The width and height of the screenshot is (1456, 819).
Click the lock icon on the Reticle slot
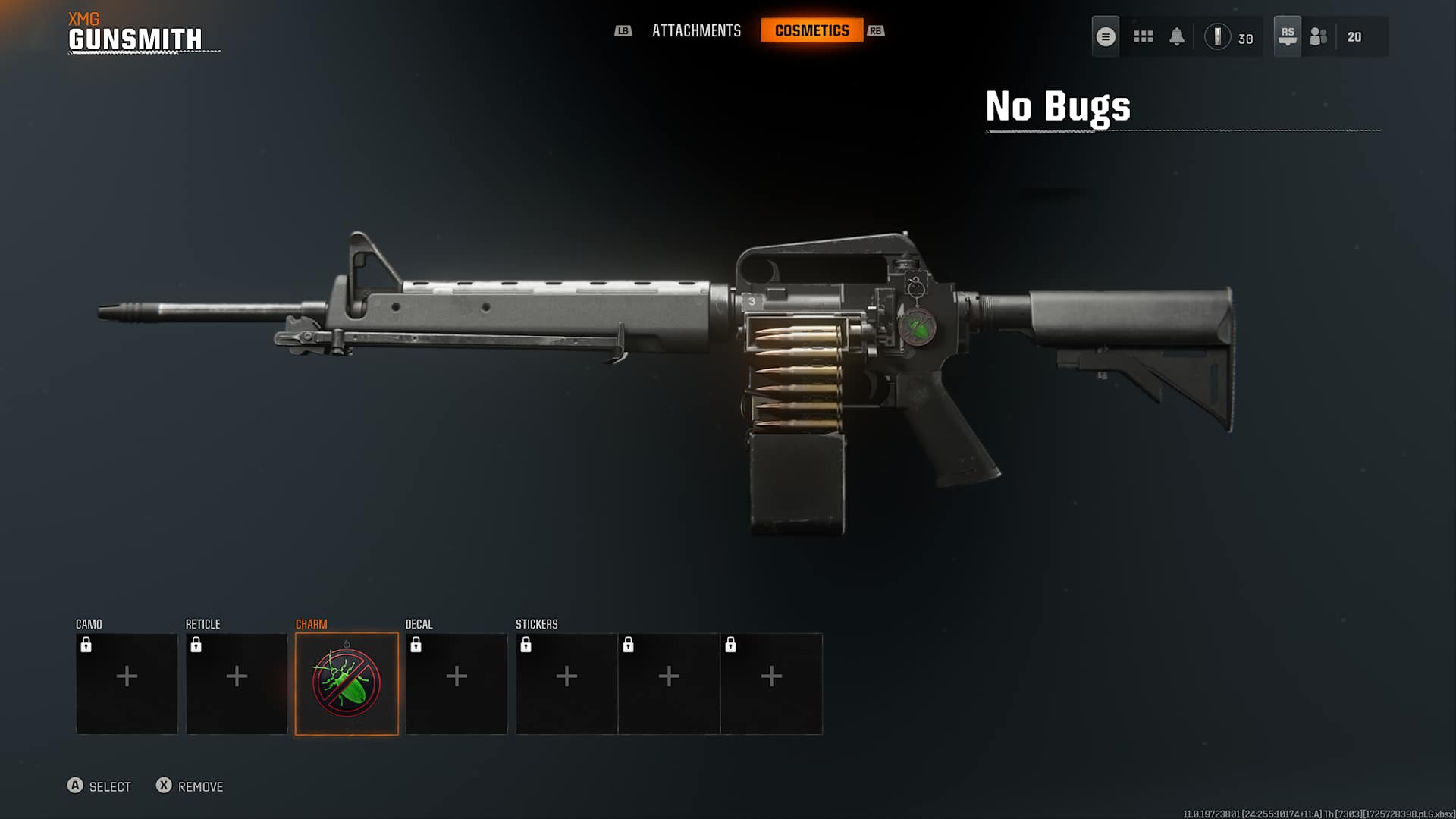click(196, 645)
